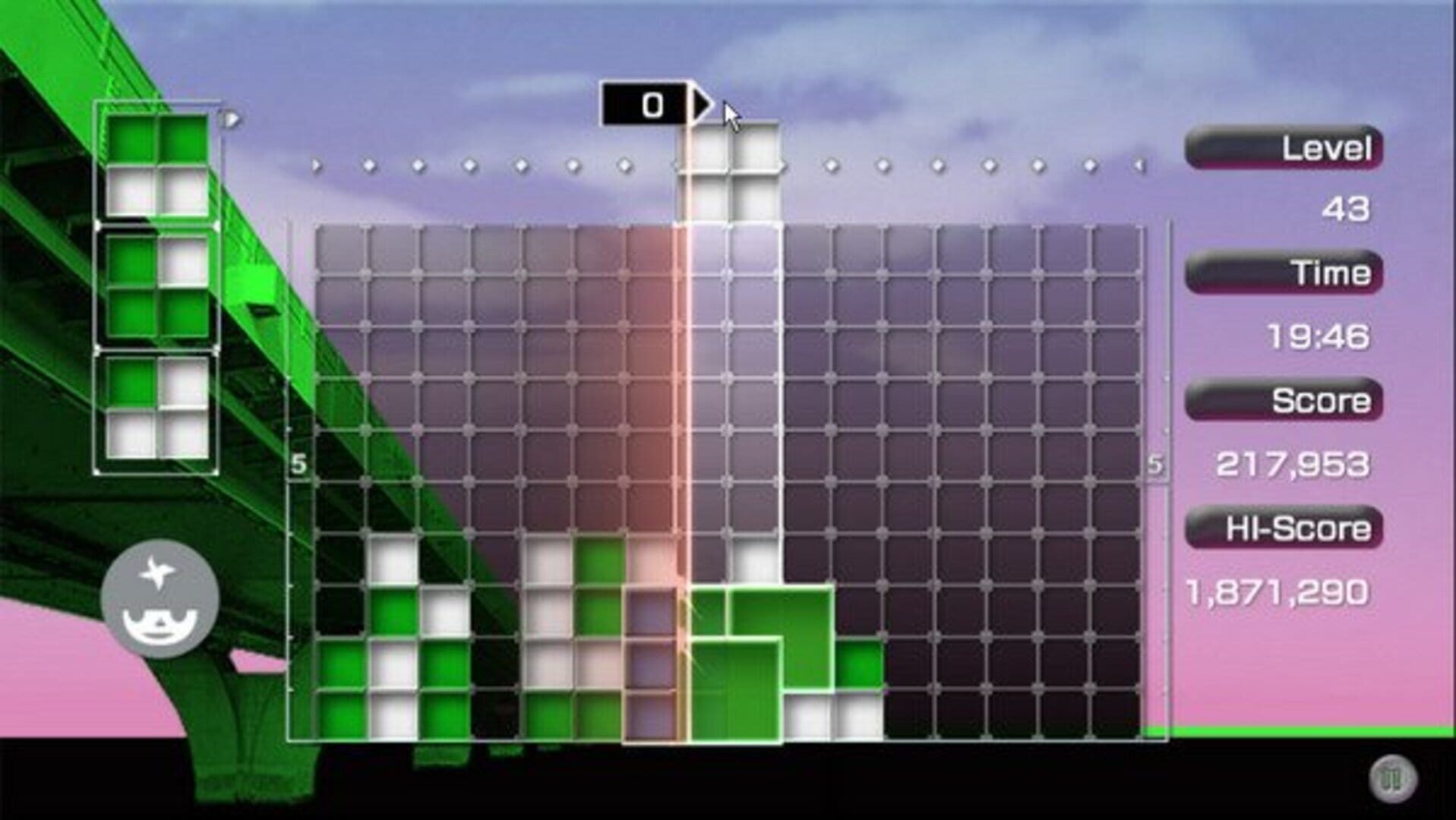1456x820 pixels.
Task: Expand the diamond marker at the timeline's left end
Action: pyautogui.click(x=316, y=163)
